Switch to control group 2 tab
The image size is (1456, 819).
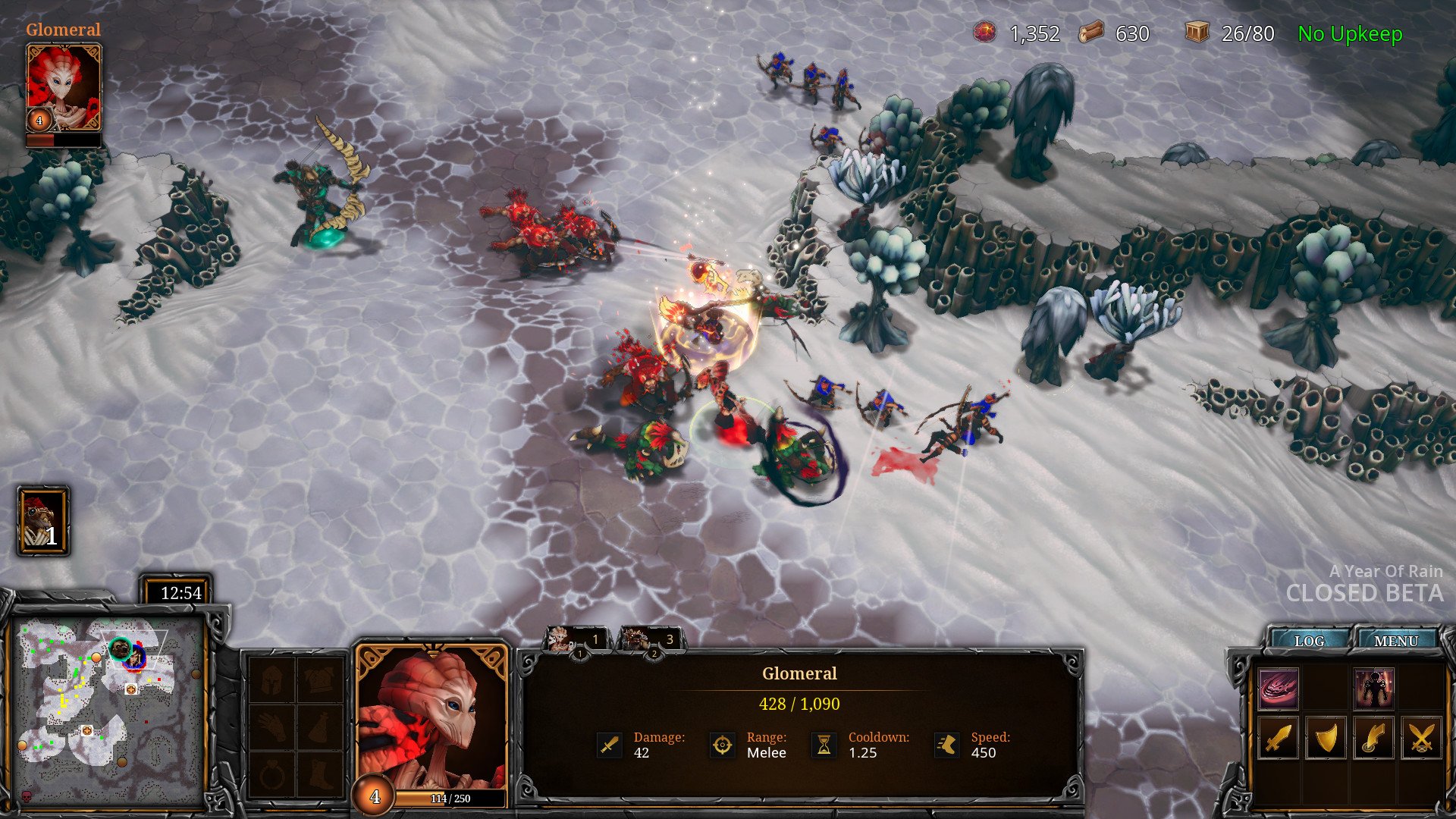pos(651,640)
